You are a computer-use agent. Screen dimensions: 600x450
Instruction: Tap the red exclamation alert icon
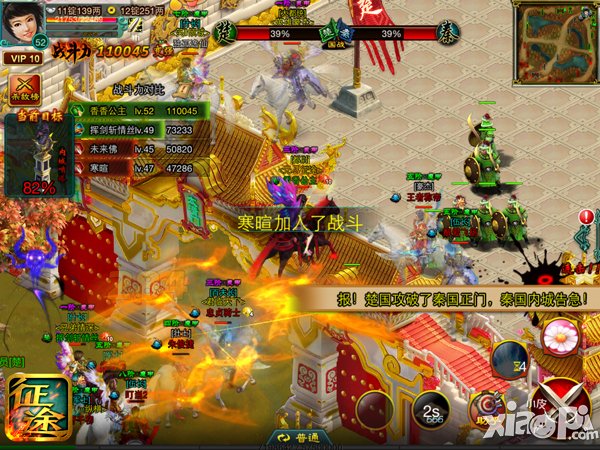point(586,217)
